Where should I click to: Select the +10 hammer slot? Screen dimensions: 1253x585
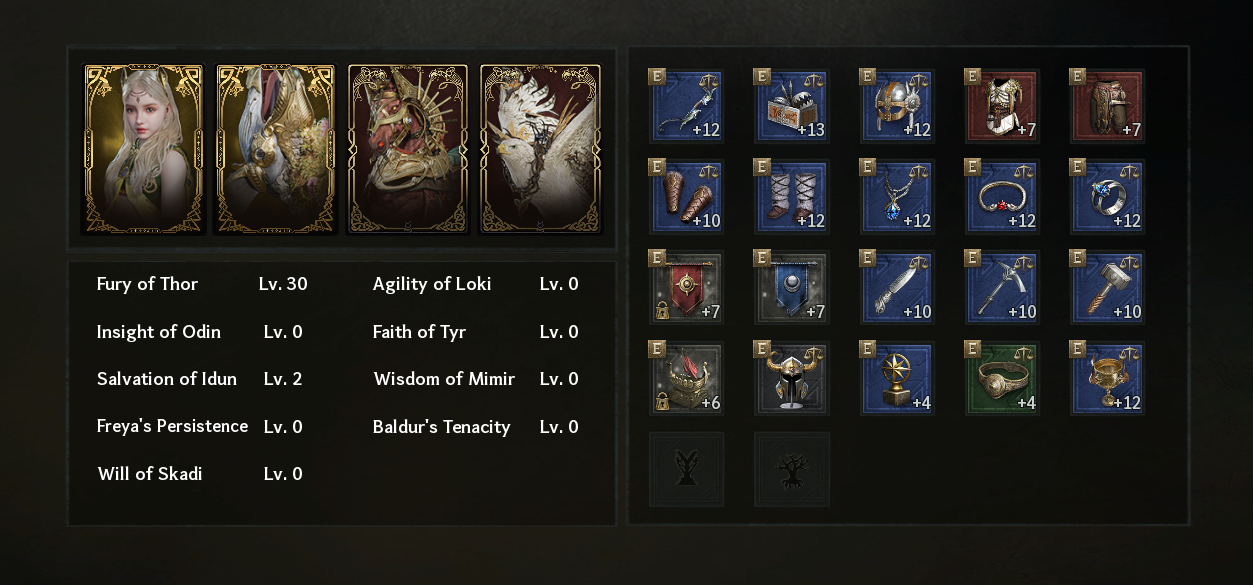click(x=1107, y=288)
